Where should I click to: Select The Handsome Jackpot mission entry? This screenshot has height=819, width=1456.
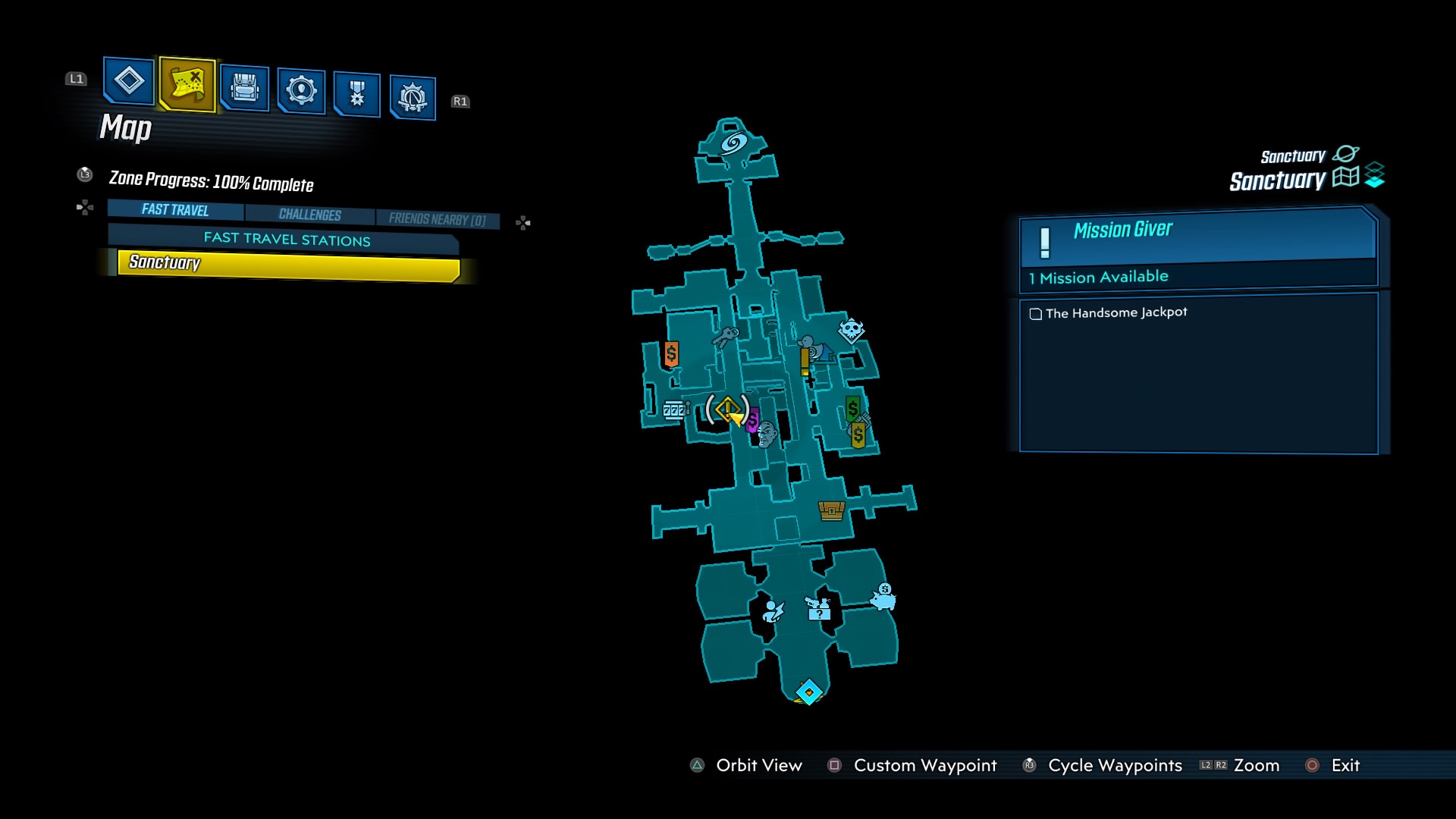pyautogui.click(x=1116, y=312)
